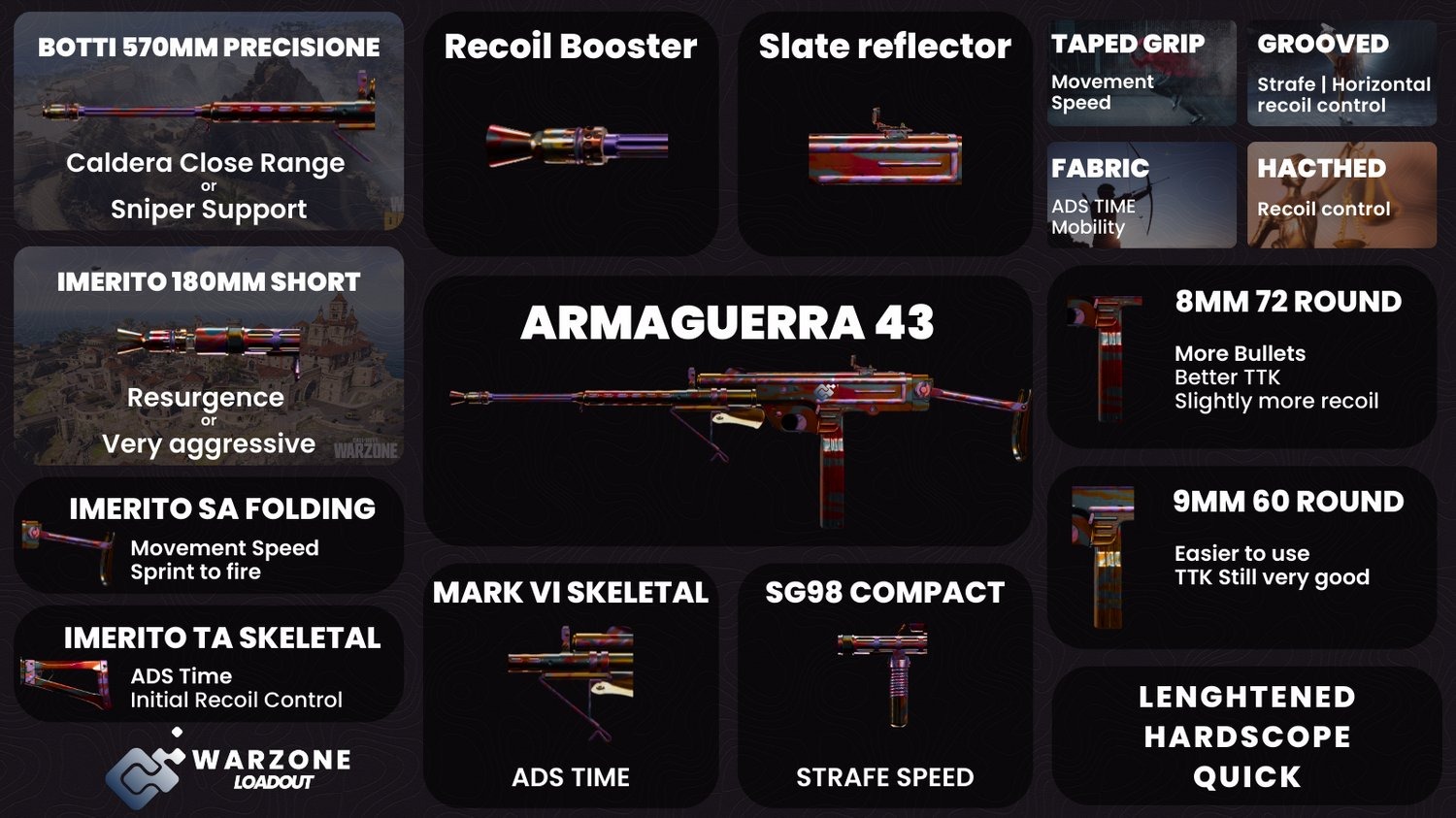Choose the Hatched grip option
Viewport: 1456px width, 818px height.
pyautogui.click(x=1341, y=195)
